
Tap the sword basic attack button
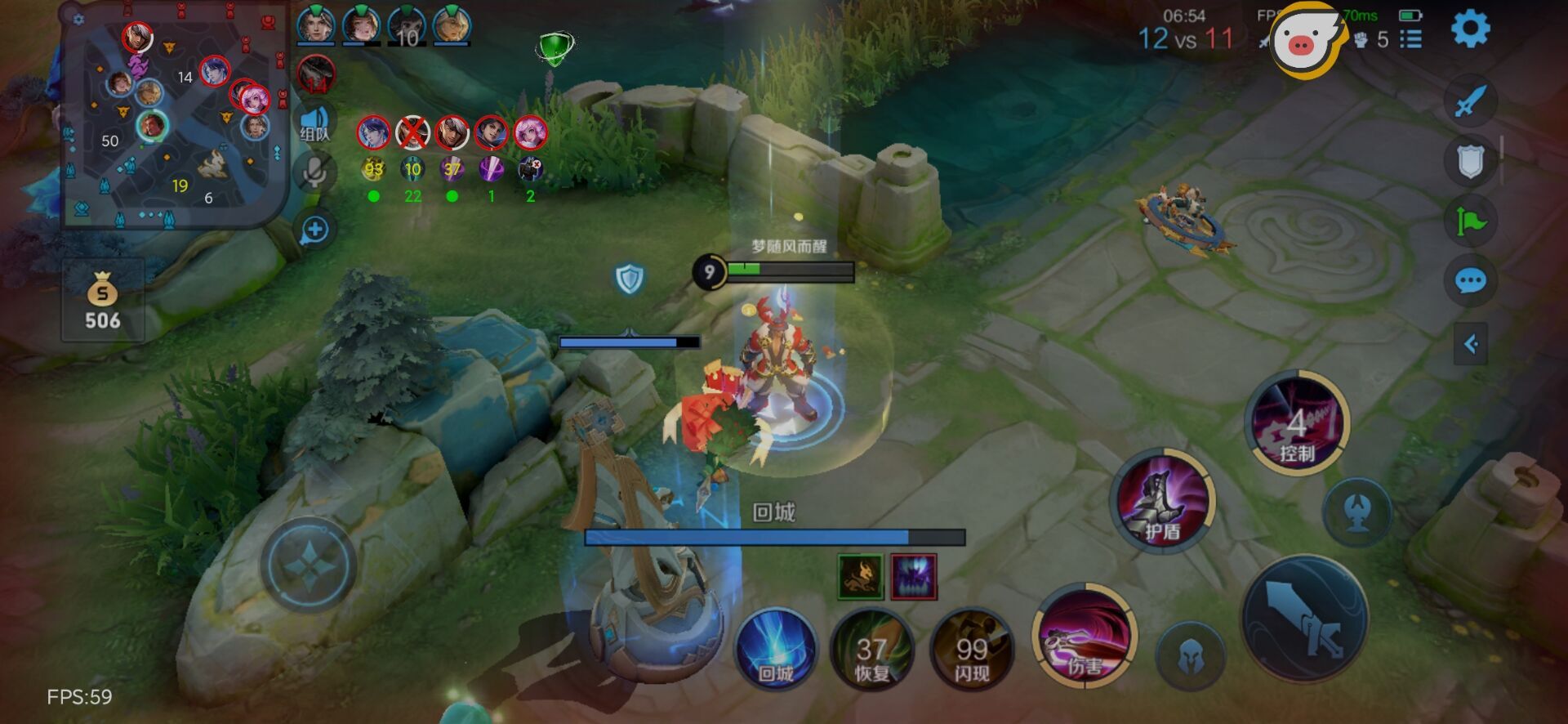tap(1304, 619)
